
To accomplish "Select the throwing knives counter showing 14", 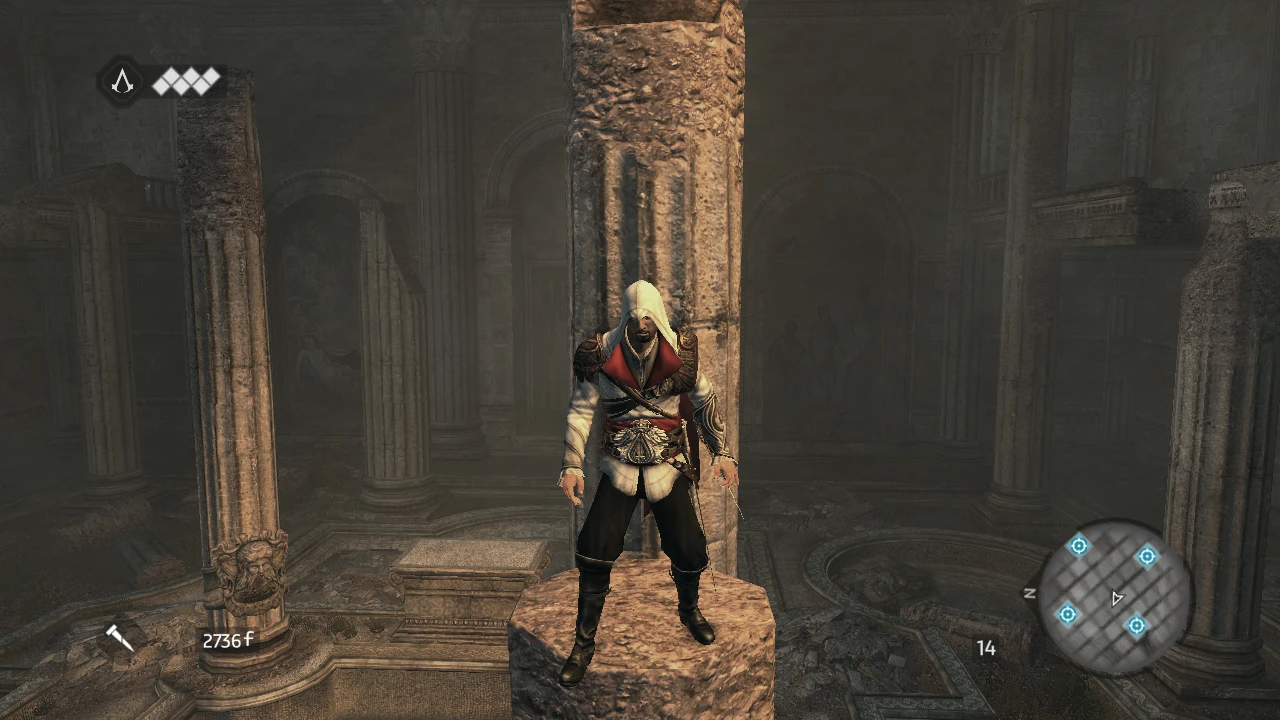I will click(x=985, y=649).
